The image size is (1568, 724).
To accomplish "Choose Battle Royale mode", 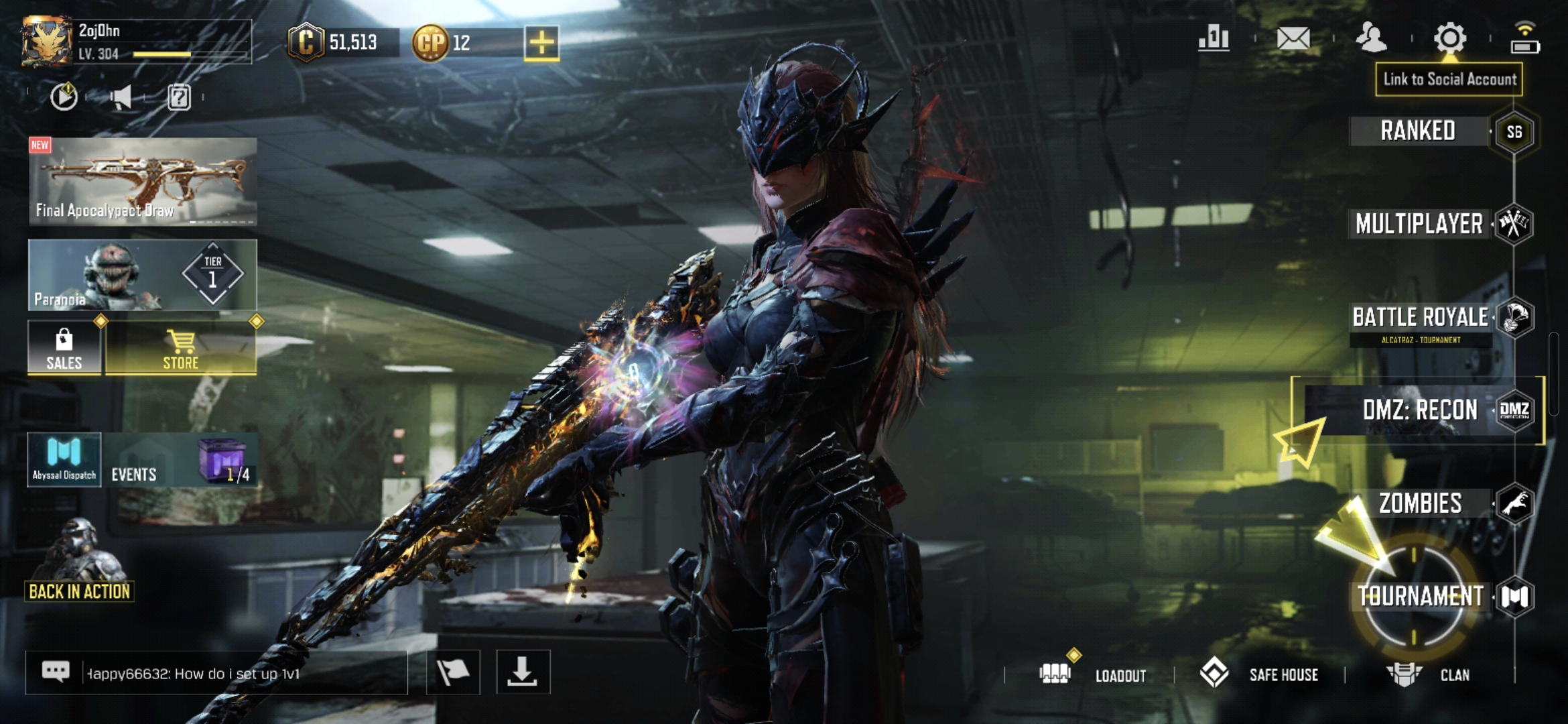I will pyautogui.click(x=1421, y=318).
